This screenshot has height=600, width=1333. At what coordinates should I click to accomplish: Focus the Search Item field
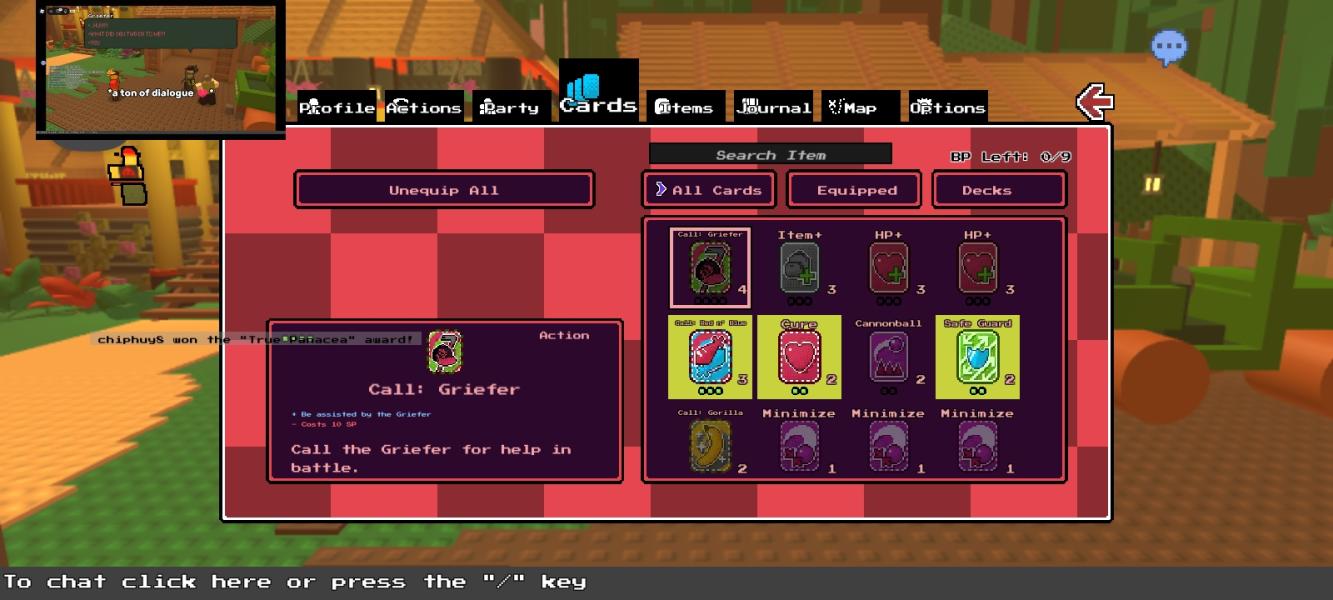(x=770, y=155)
